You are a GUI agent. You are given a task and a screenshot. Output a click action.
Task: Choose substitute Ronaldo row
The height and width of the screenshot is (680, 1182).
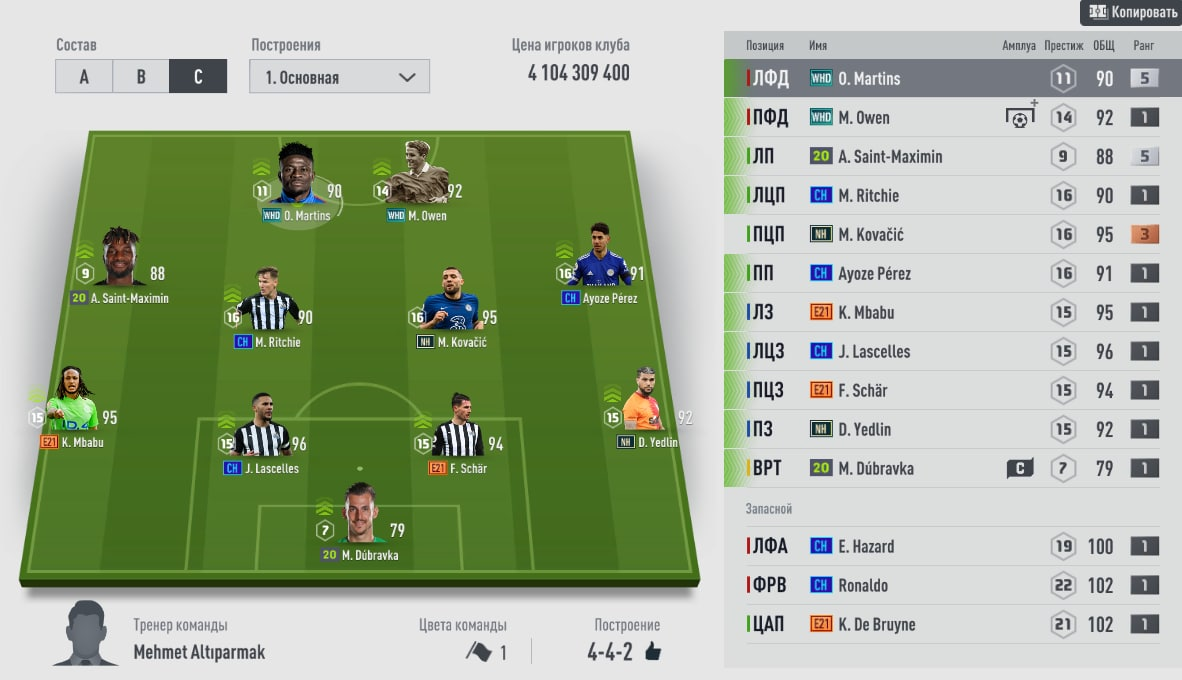[x=952, y=585]
